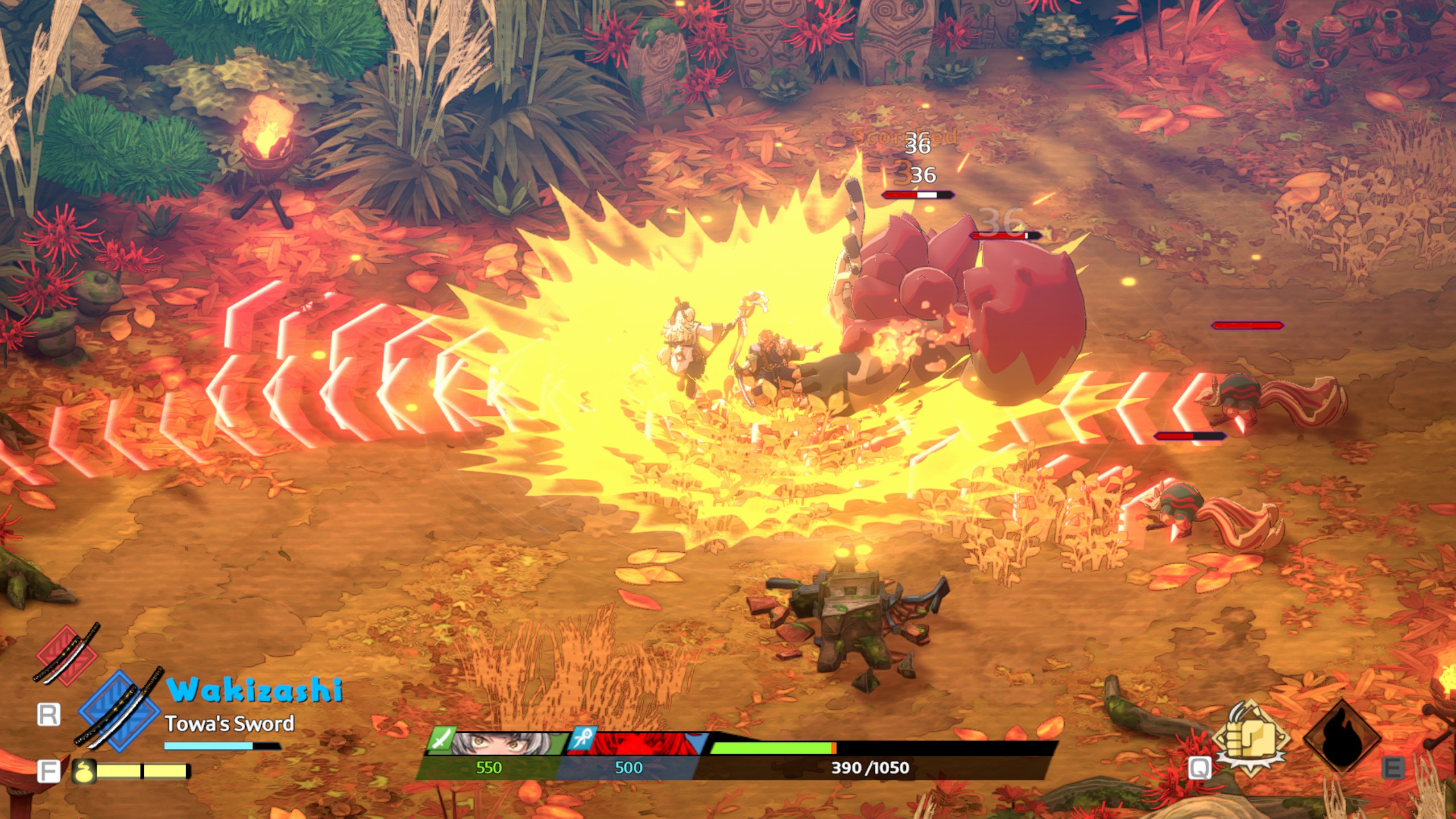Image resolution: width=1456 pixels, height=819 pixels.
Task: Click the white-haired character portrait
Action: (x=500, y=743)
